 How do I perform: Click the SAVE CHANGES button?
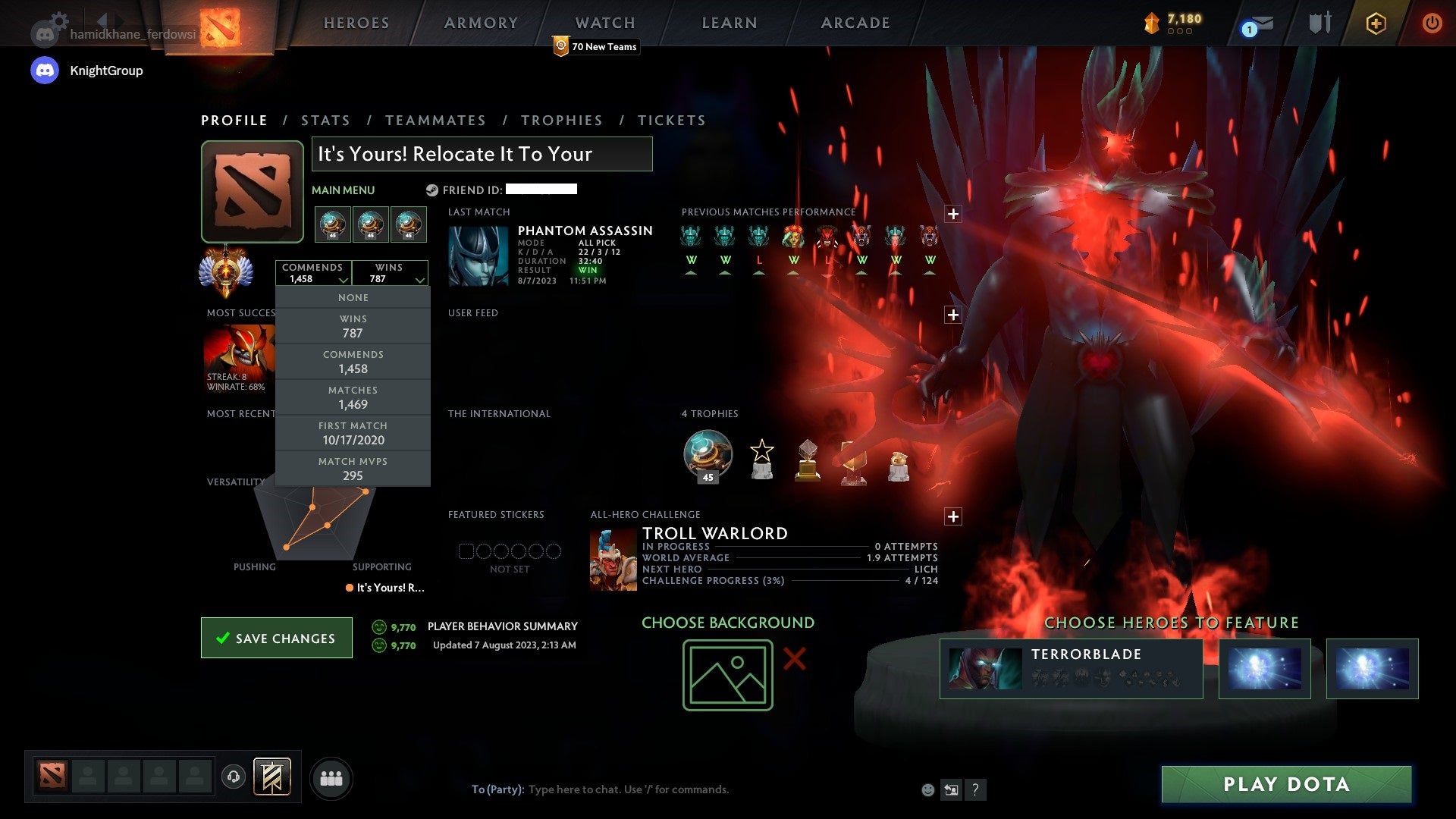[x=276, y=638]
